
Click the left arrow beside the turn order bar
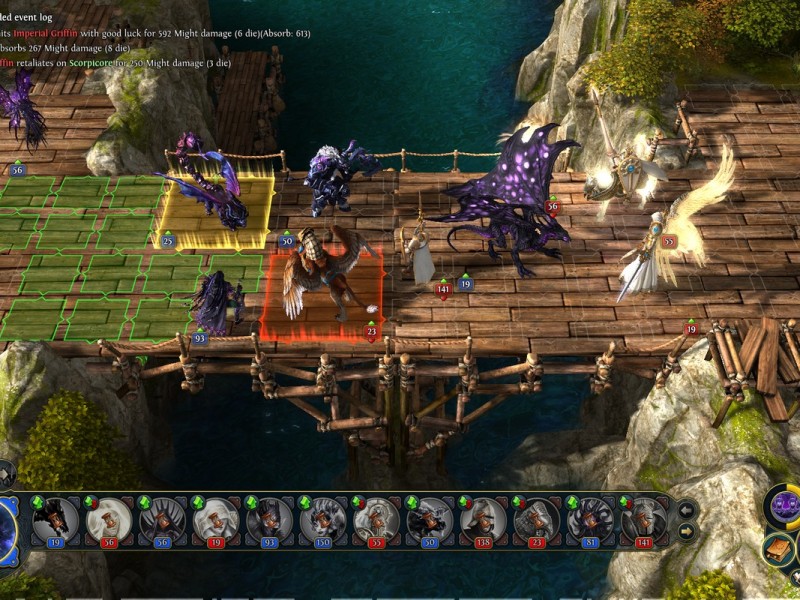pos(687,510)
